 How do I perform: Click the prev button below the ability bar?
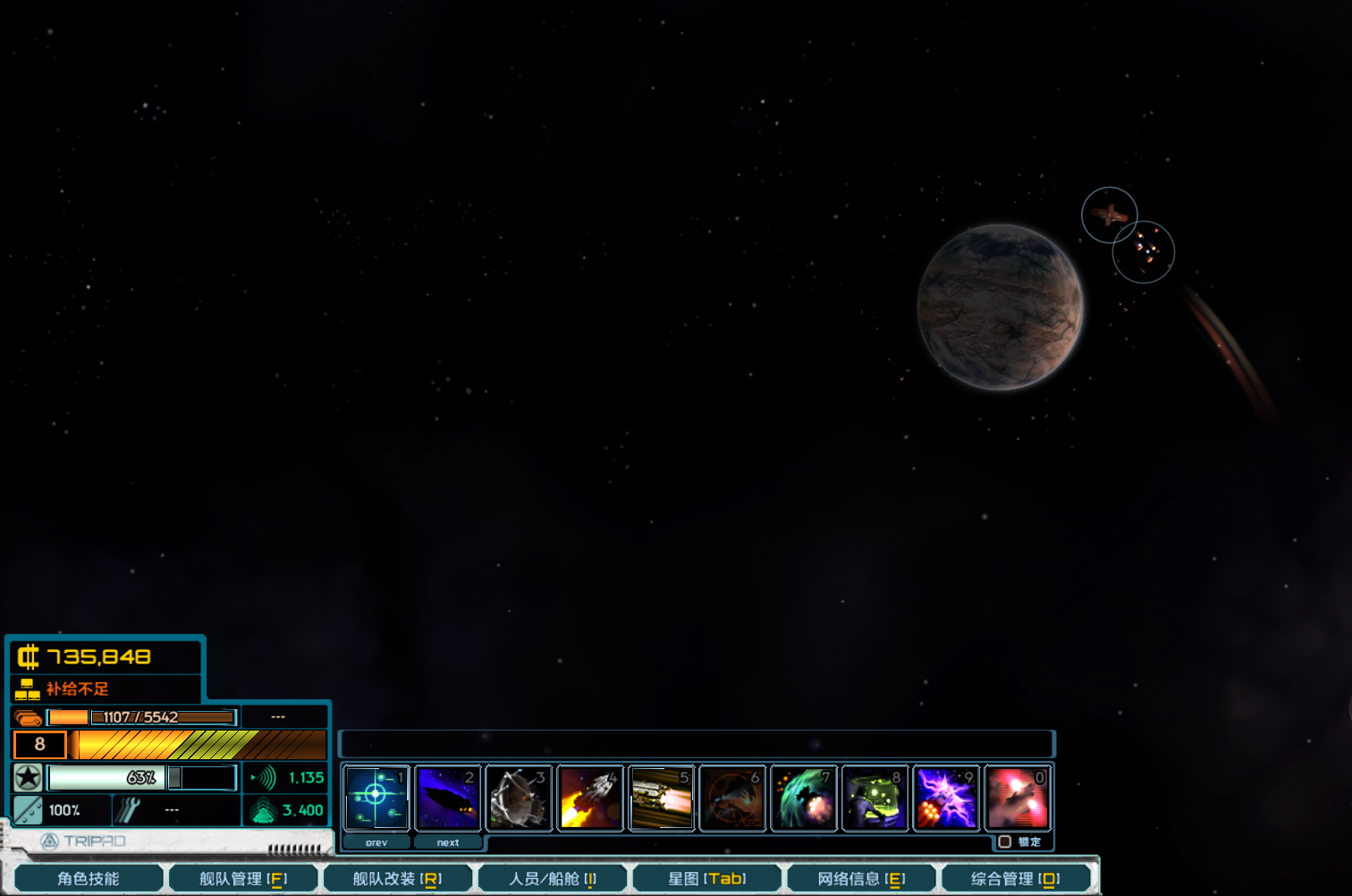tap(376, 842)
